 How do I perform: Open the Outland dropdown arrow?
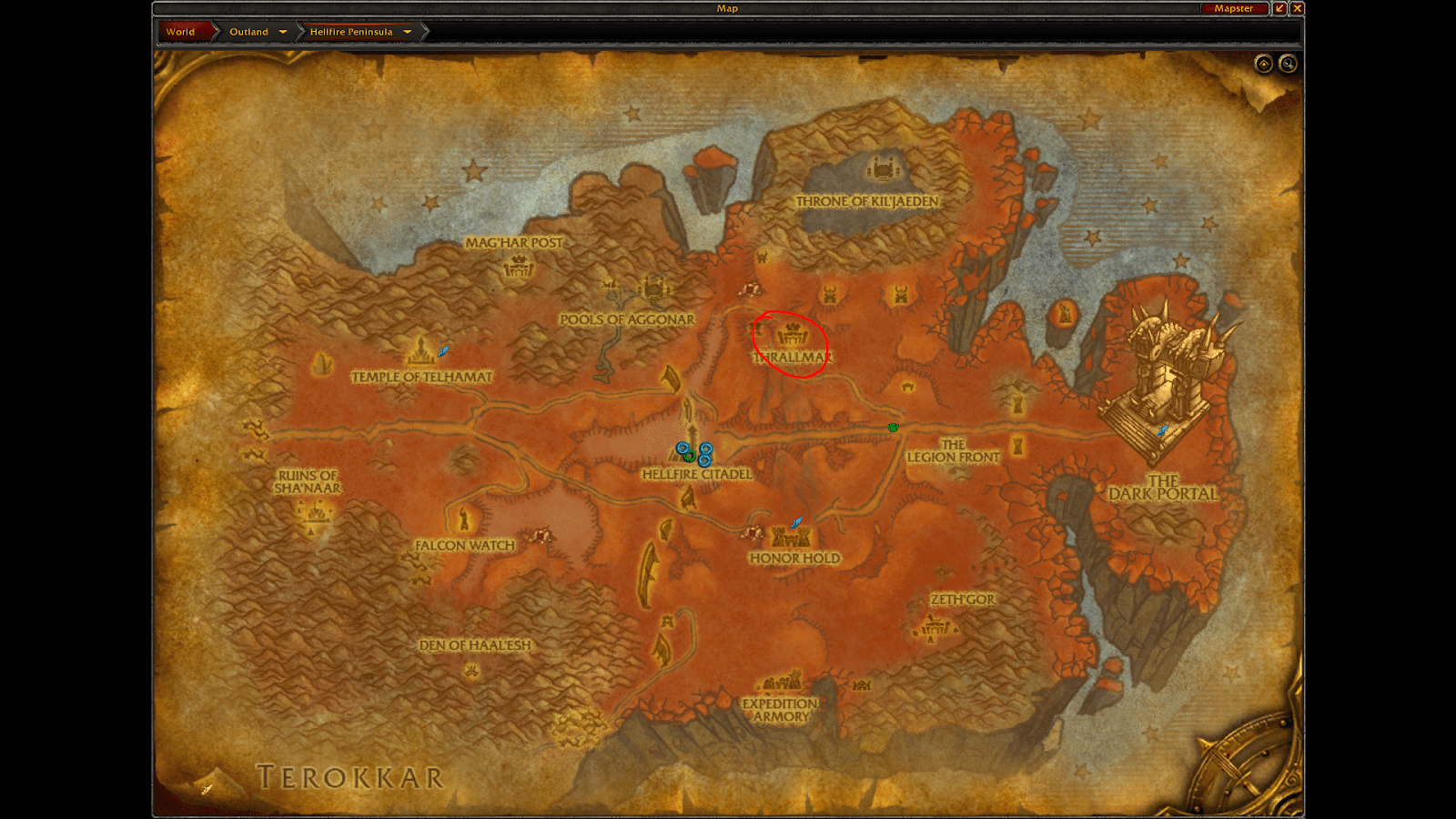(x=283, y=30)
